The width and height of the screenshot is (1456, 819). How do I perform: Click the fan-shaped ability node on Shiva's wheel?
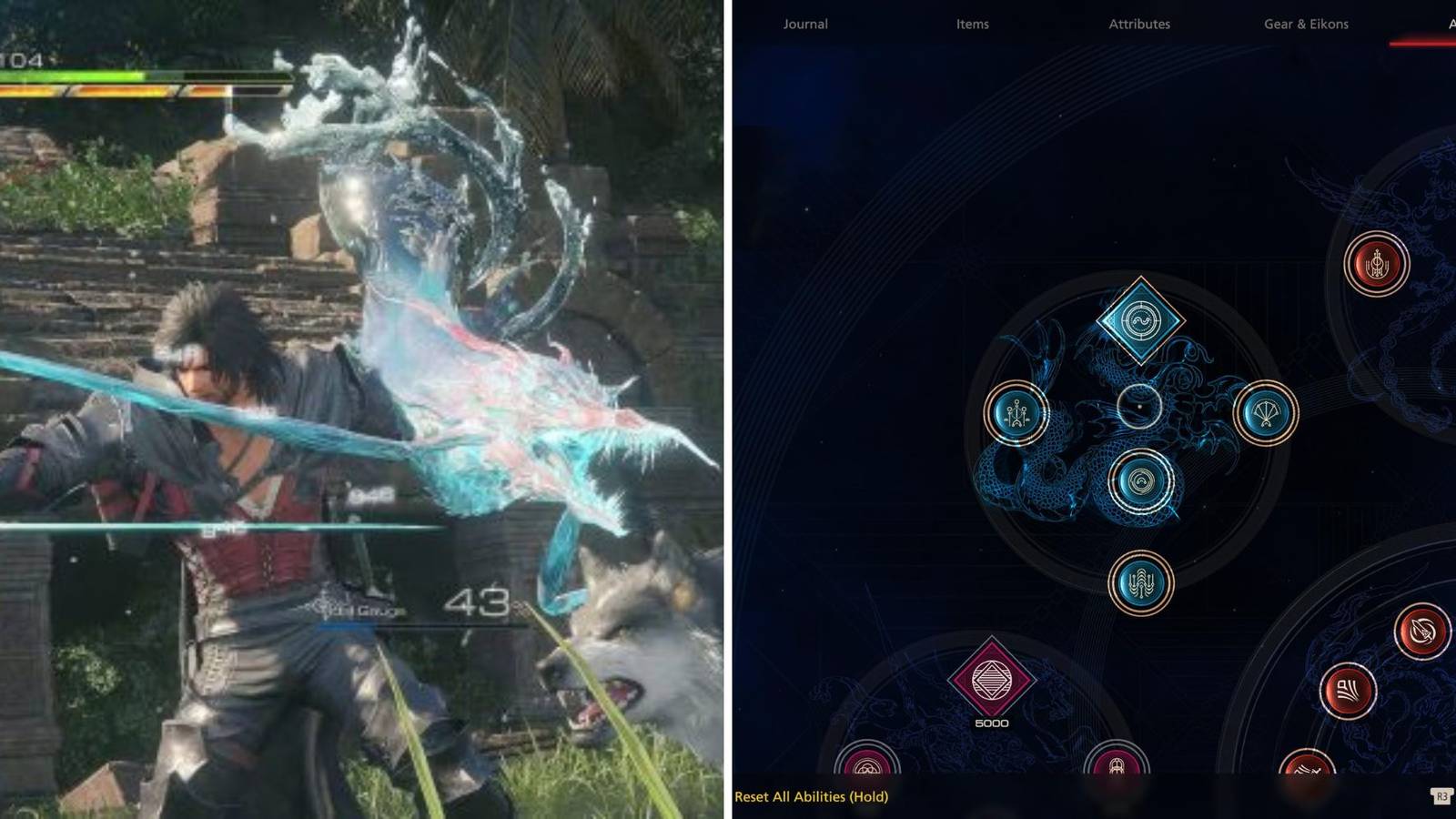(1265, 412)
